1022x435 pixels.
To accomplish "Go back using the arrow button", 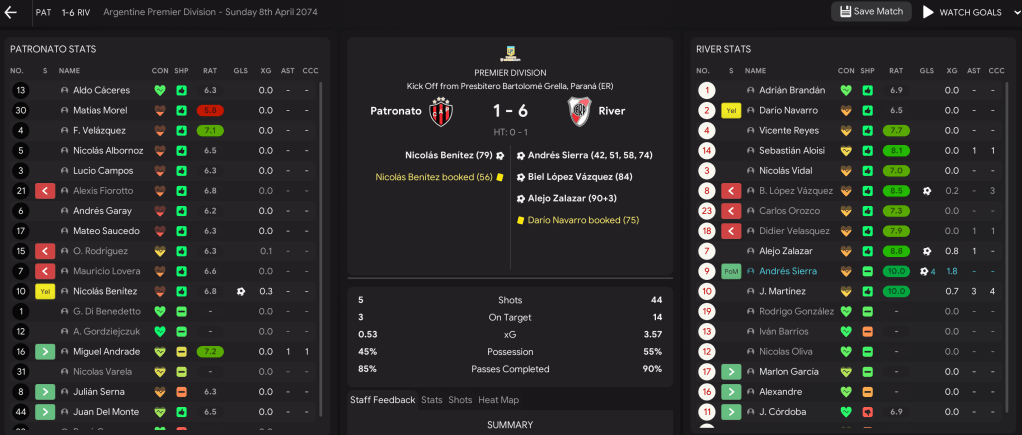I will click(12, 12).
